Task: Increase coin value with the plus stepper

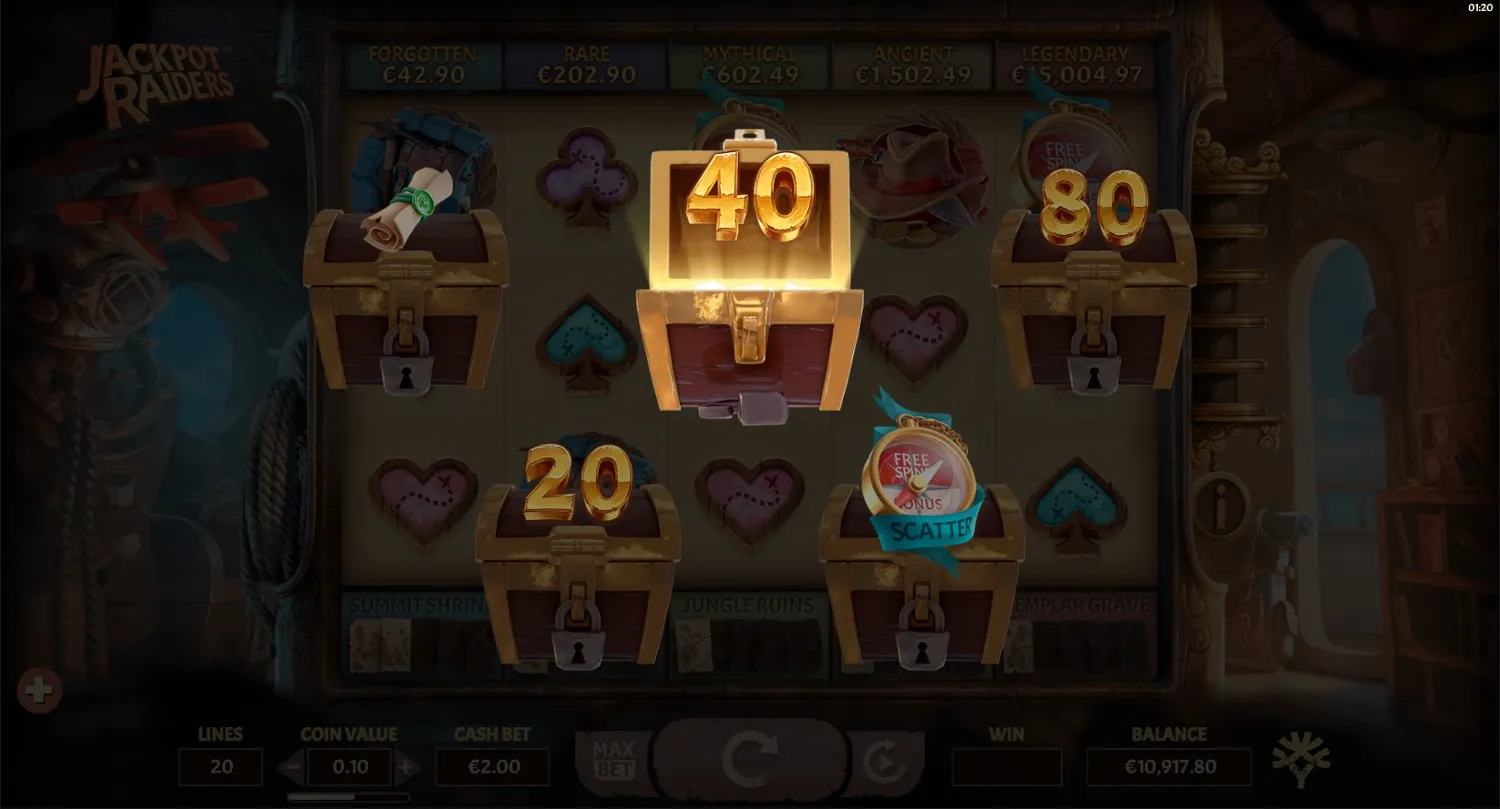Action: coord(408,768)
